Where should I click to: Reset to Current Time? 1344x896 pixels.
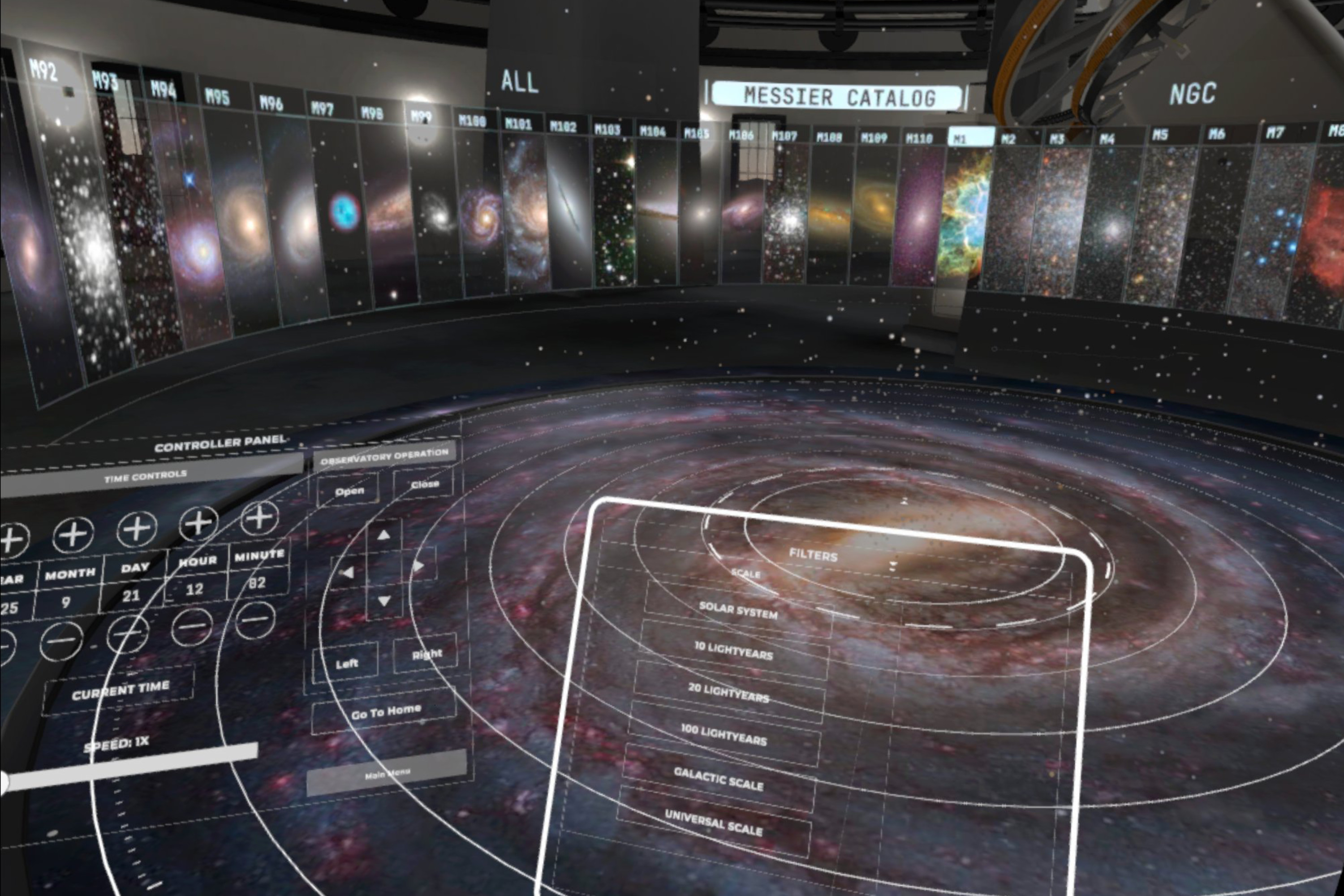pos(120,690)
